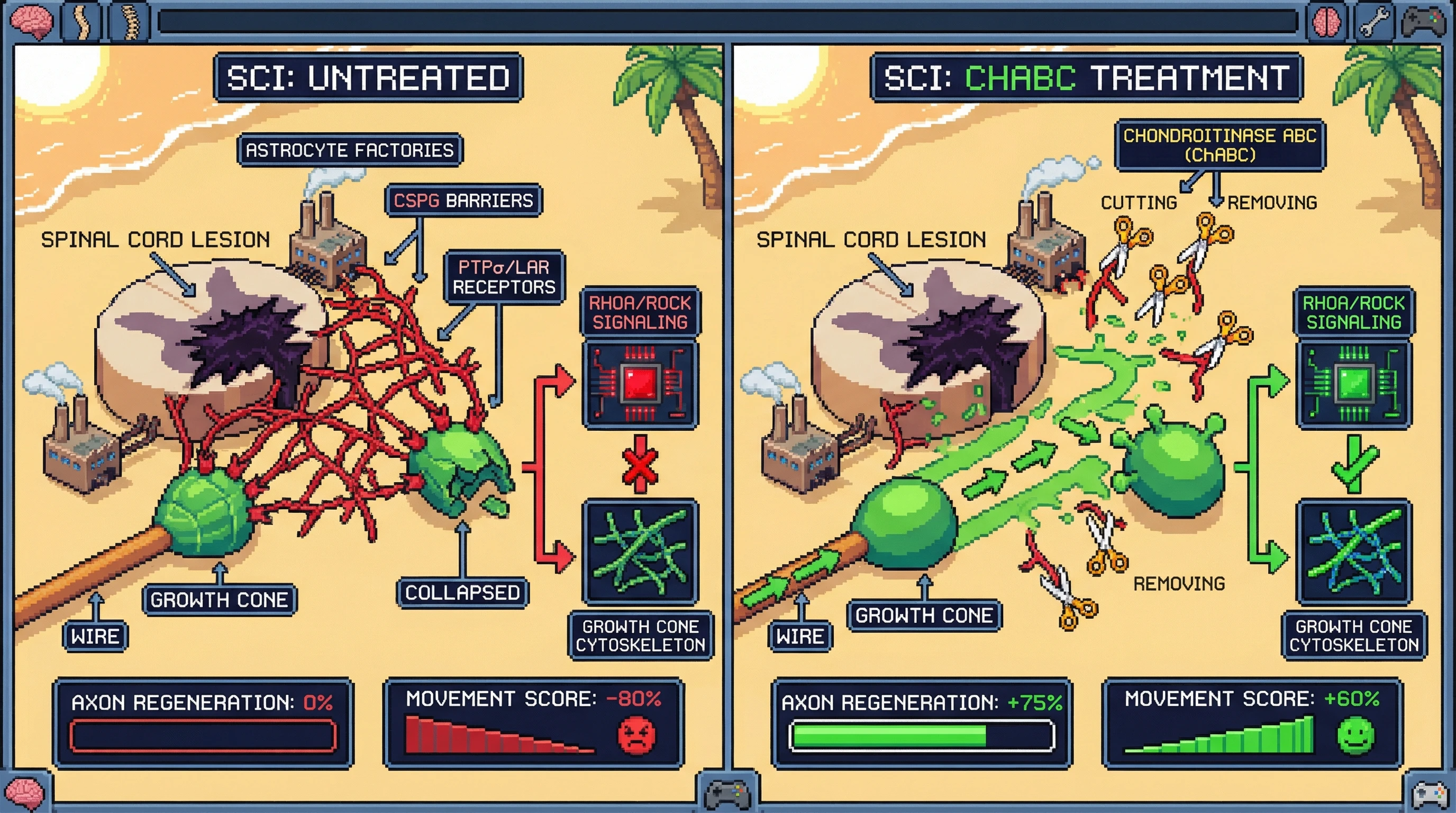Choose the brain icon beside the wrench
1456x813 pixels.
point(1326,24)
